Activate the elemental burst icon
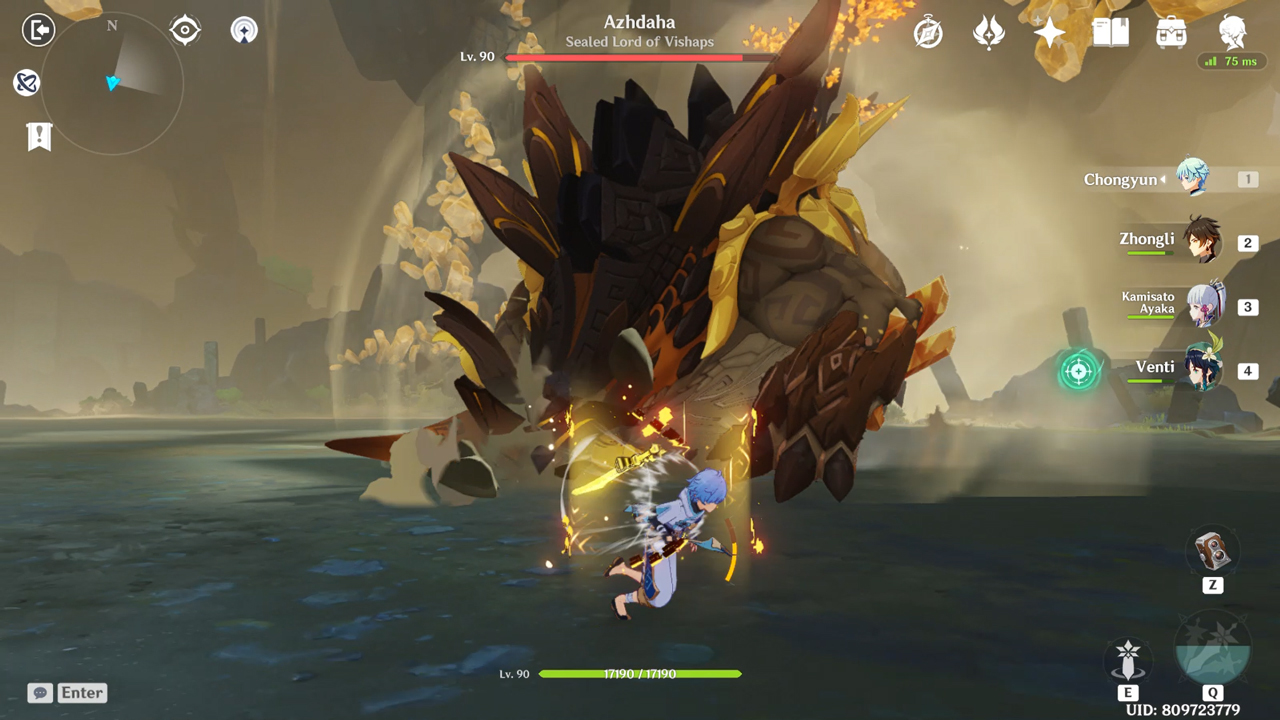Screen dimensions: 1280x720 pyautogui.click(x=1212, y=650)
